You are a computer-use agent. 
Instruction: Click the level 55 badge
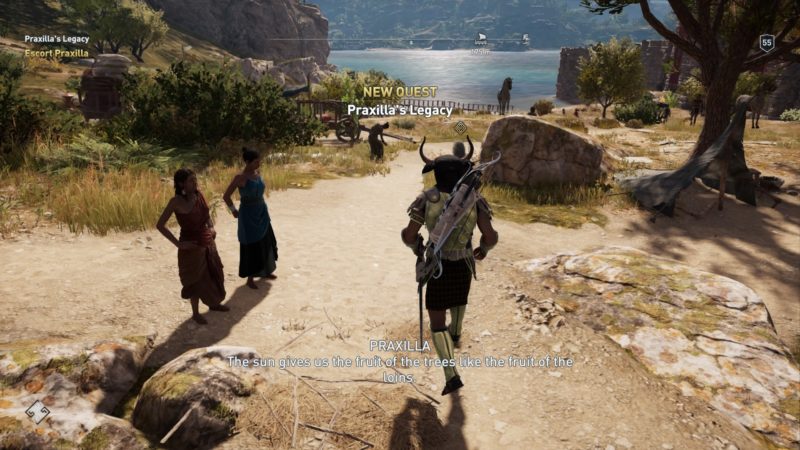(767, 42)
